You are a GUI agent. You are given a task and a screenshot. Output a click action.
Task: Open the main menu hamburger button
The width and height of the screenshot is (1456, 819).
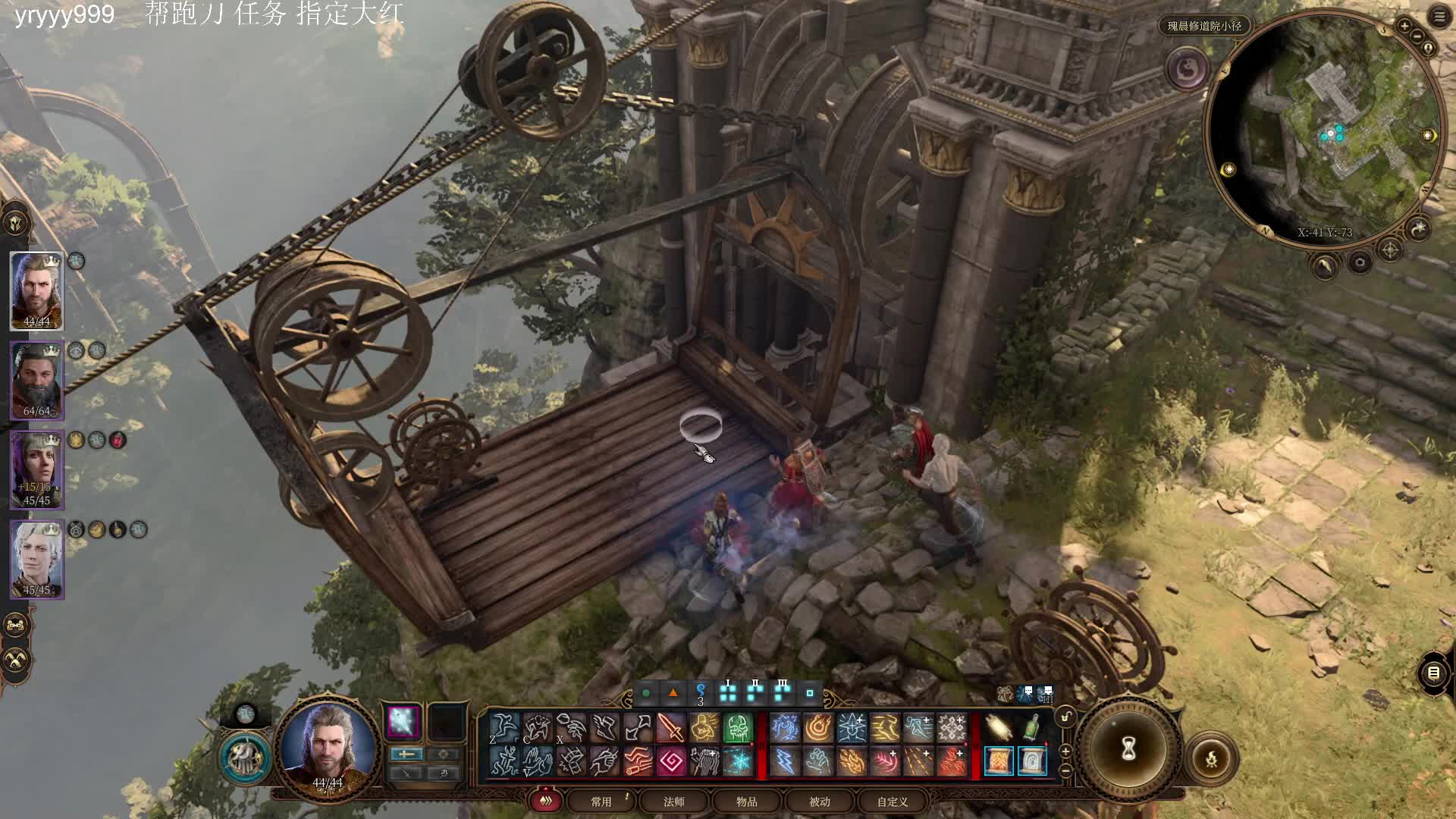1439,17
